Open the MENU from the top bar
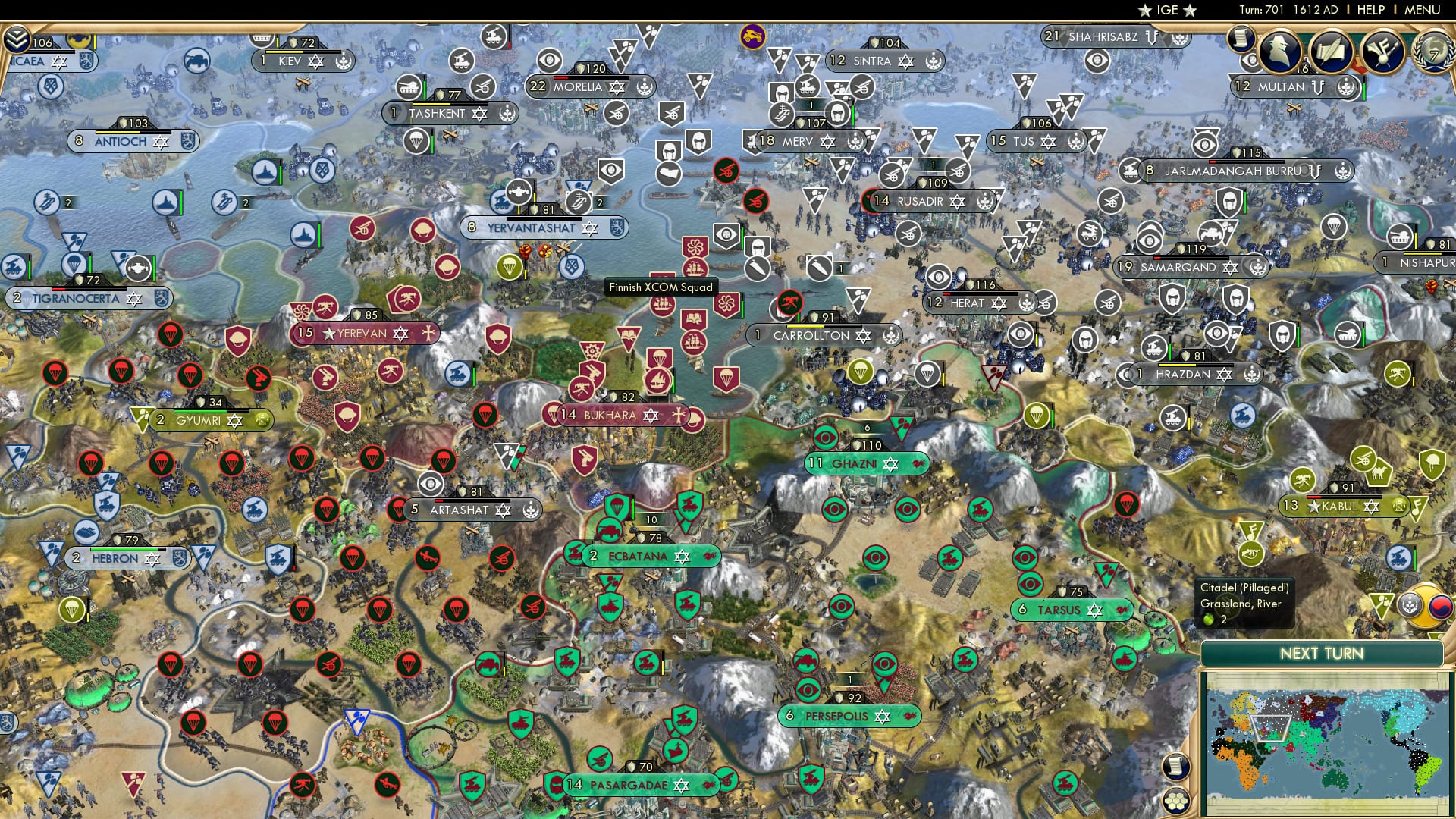The image size is (1456, 819). coord(1424,11)
